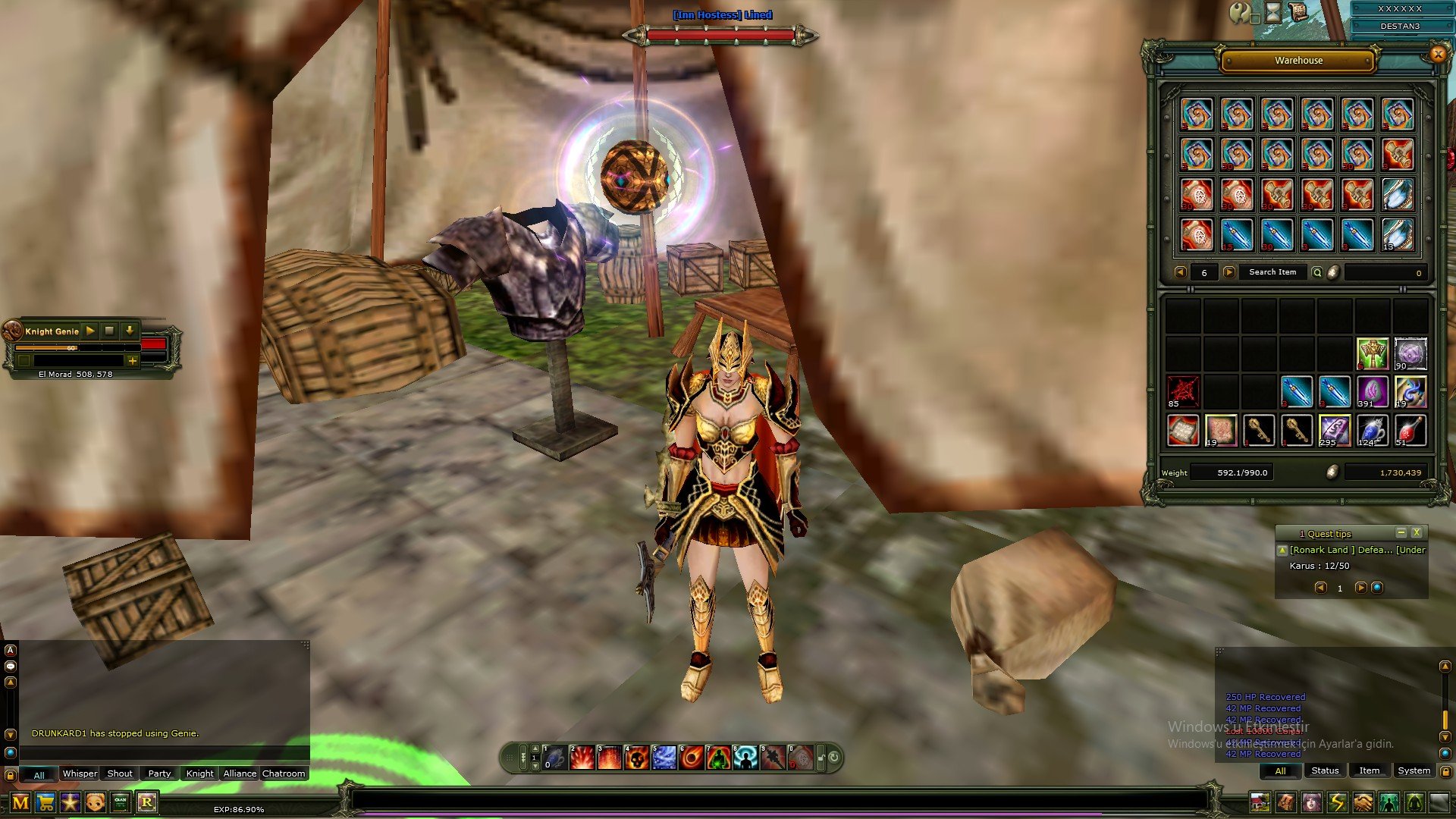The image size is (1456, 819).
Task: Switch to the Whisper chat tab
Action: tap(80, 773)
